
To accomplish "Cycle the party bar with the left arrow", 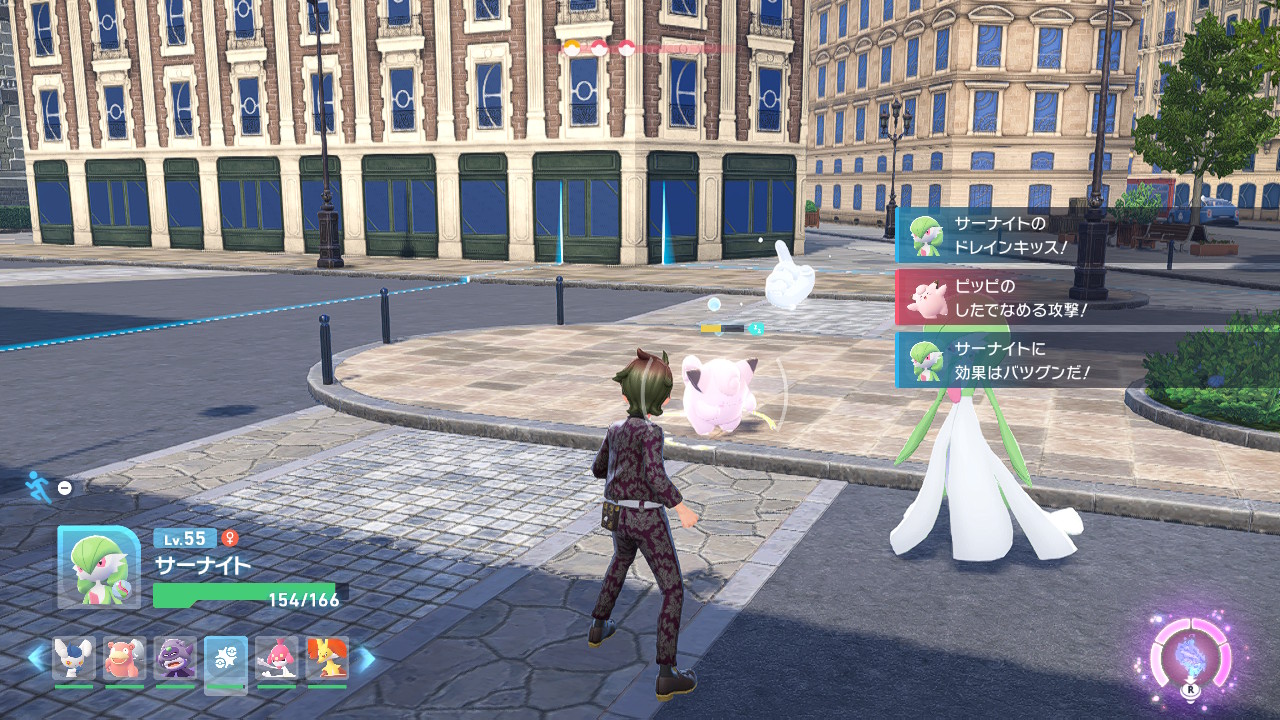I will point(37,658).
